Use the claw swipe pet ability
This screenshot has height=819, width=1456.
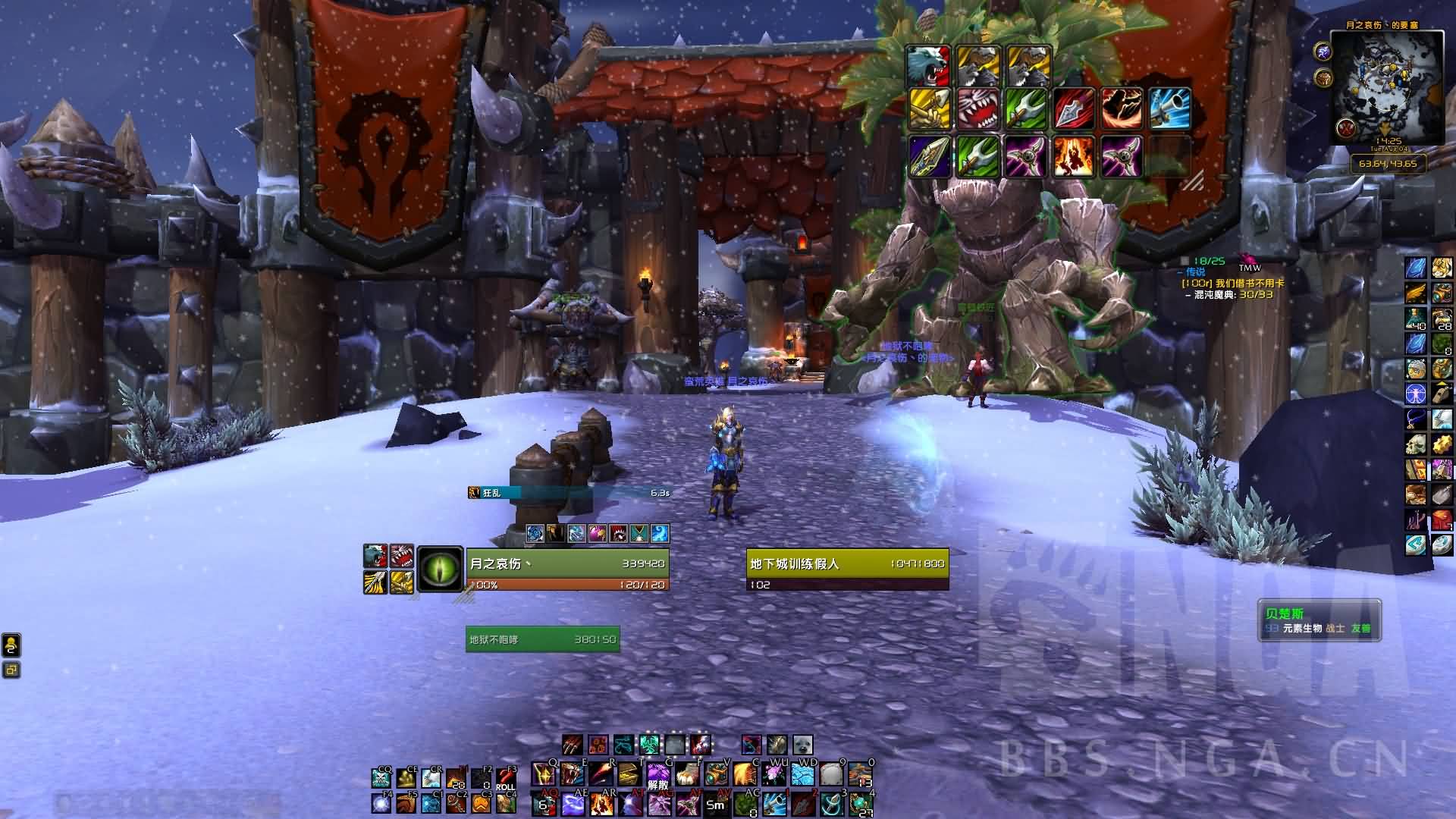(x=573, y=745)
